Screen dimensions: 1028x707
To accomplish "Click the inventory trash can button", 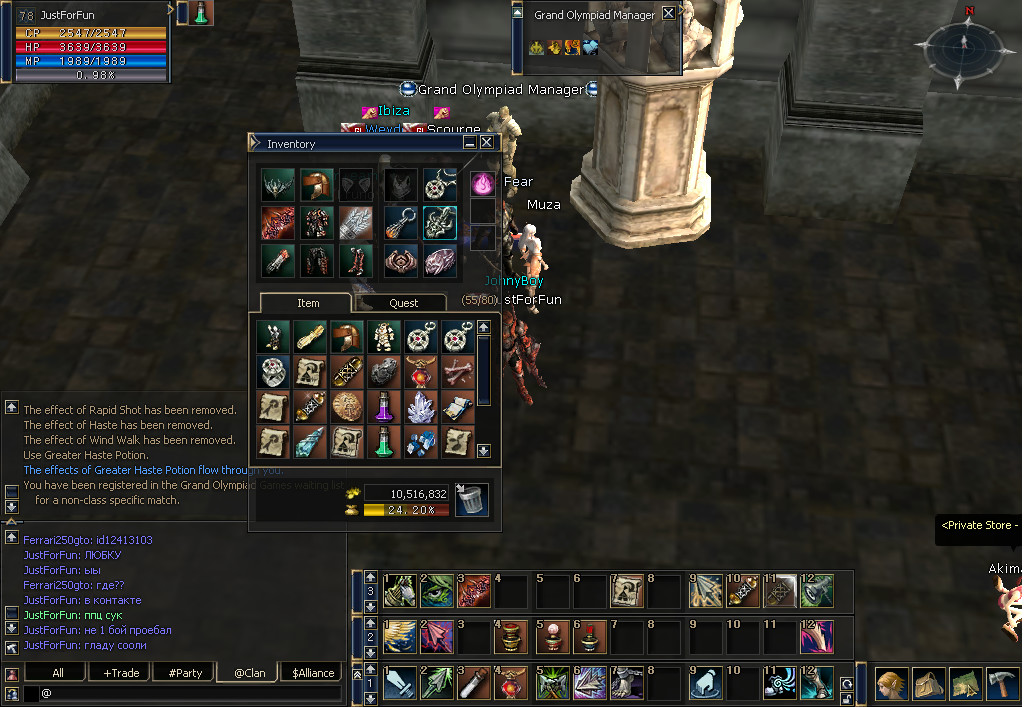I will click(471, 499).
